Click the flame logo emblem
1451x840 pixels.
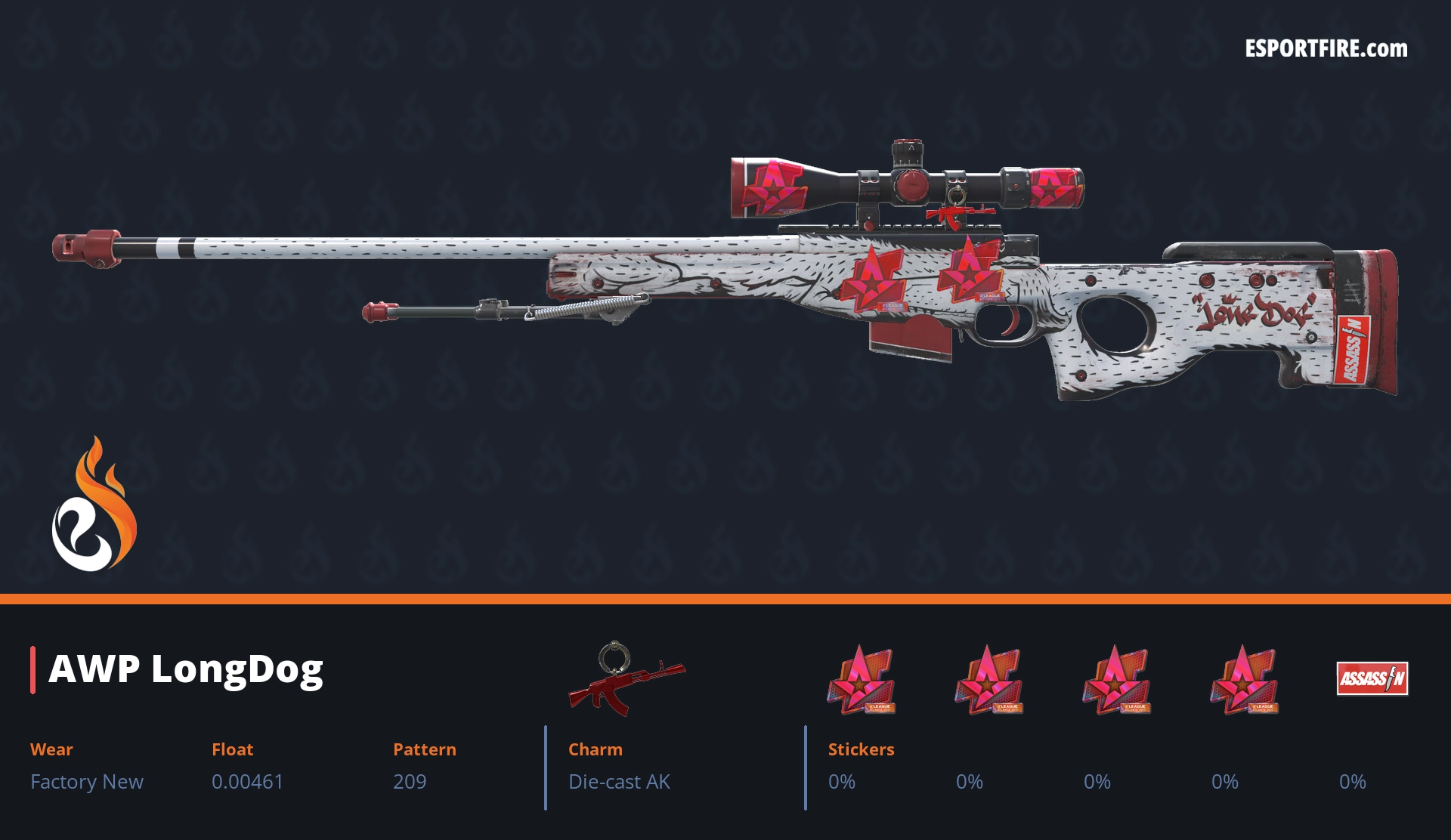(94, 506)
